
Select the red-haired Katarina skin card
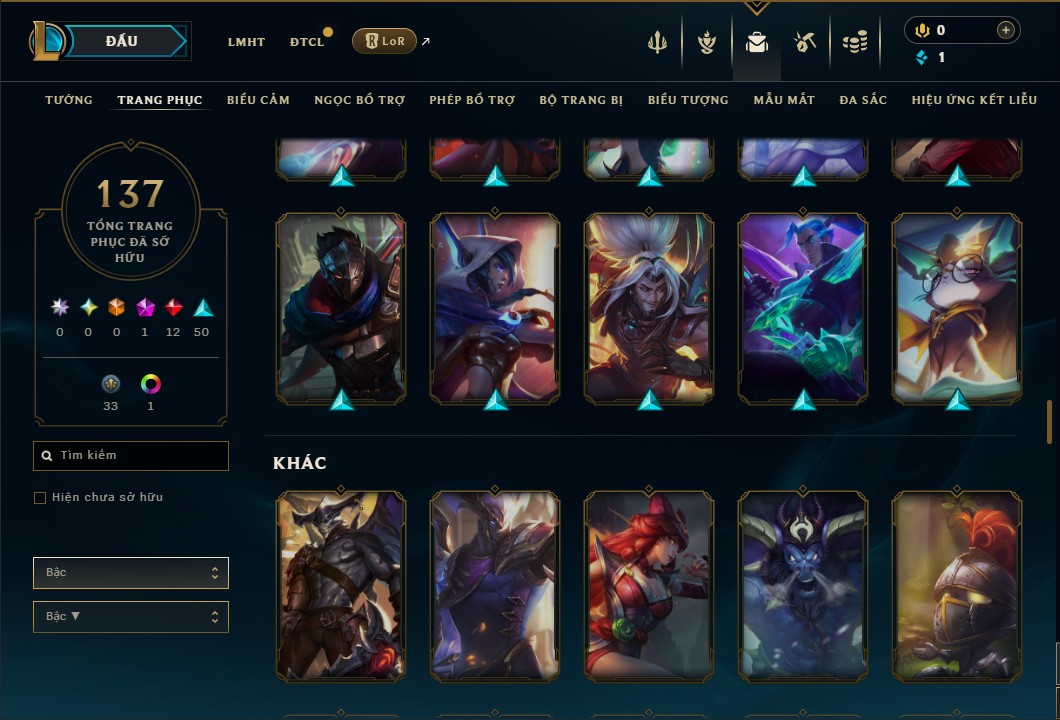click(x=649, y=587)
